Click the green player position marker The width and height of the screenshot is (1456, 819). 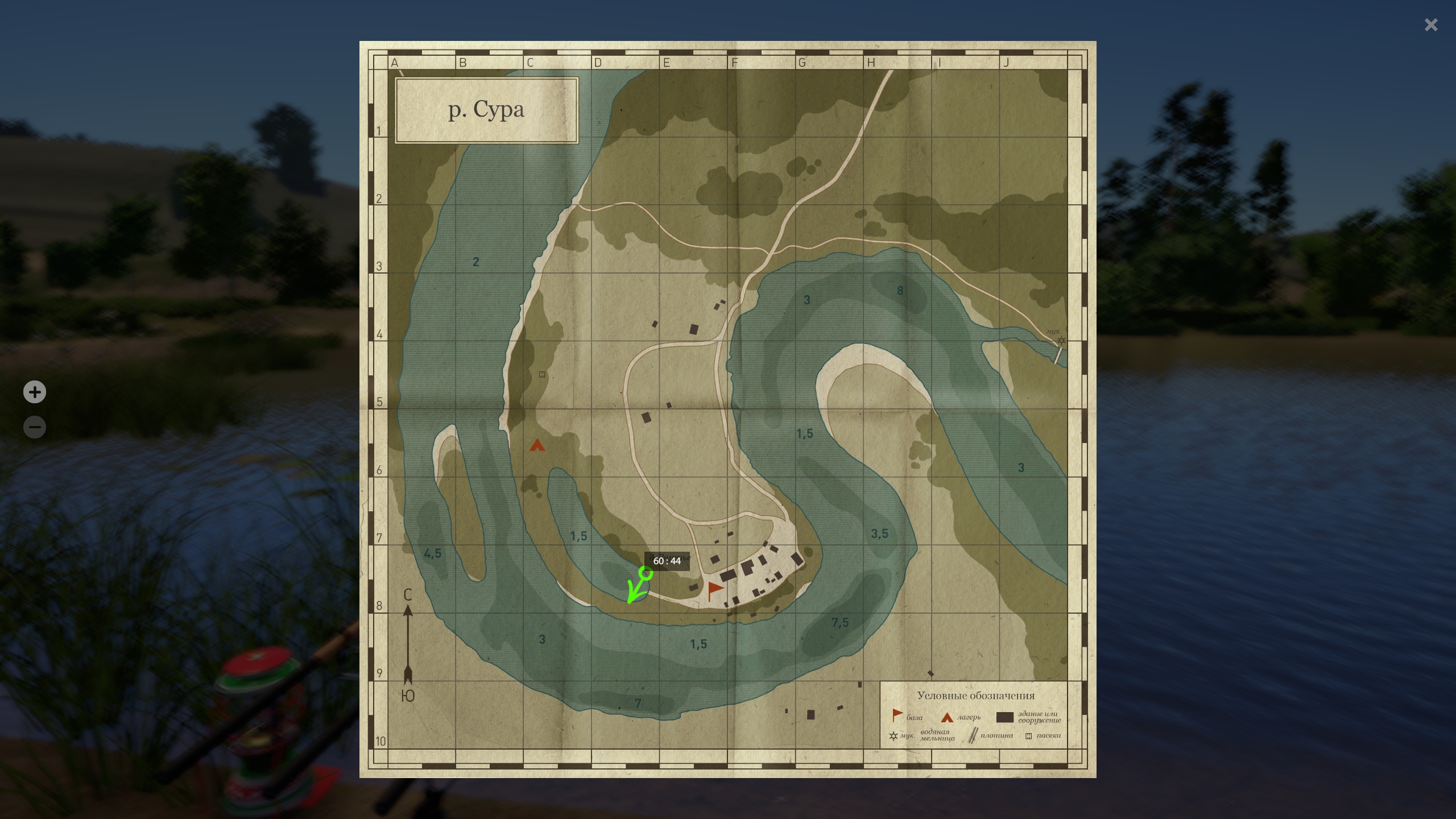[646, 573]
